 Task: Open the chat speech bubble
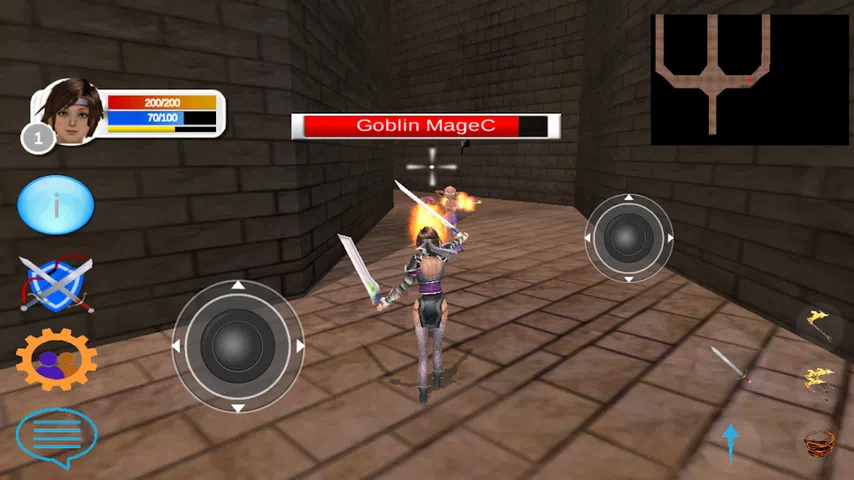[x=56, y=435]
